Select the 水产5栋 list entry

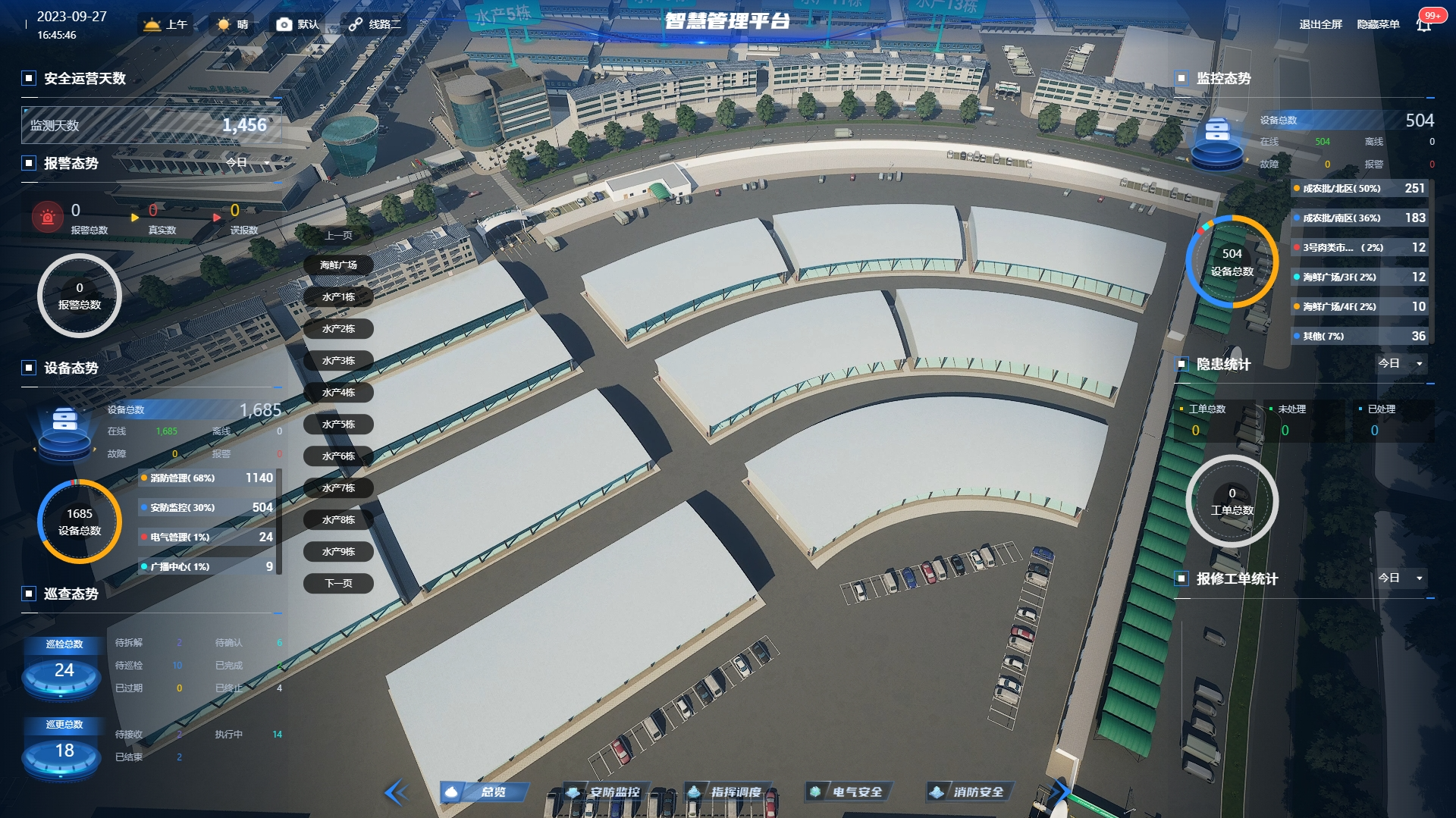coord(338,425)
